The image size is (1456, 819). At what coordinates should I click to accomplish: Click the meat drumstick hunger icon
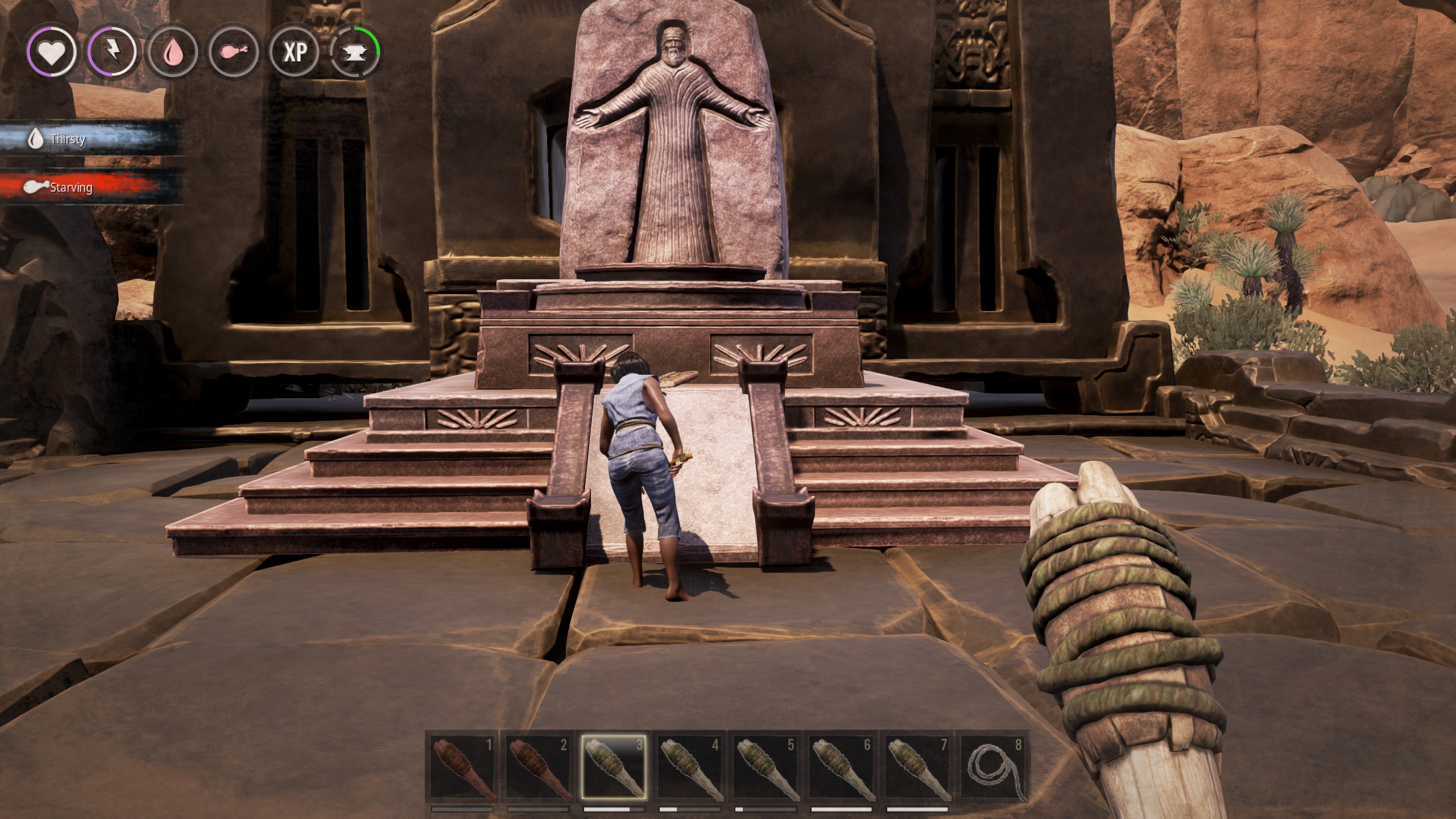coord(234,52)
